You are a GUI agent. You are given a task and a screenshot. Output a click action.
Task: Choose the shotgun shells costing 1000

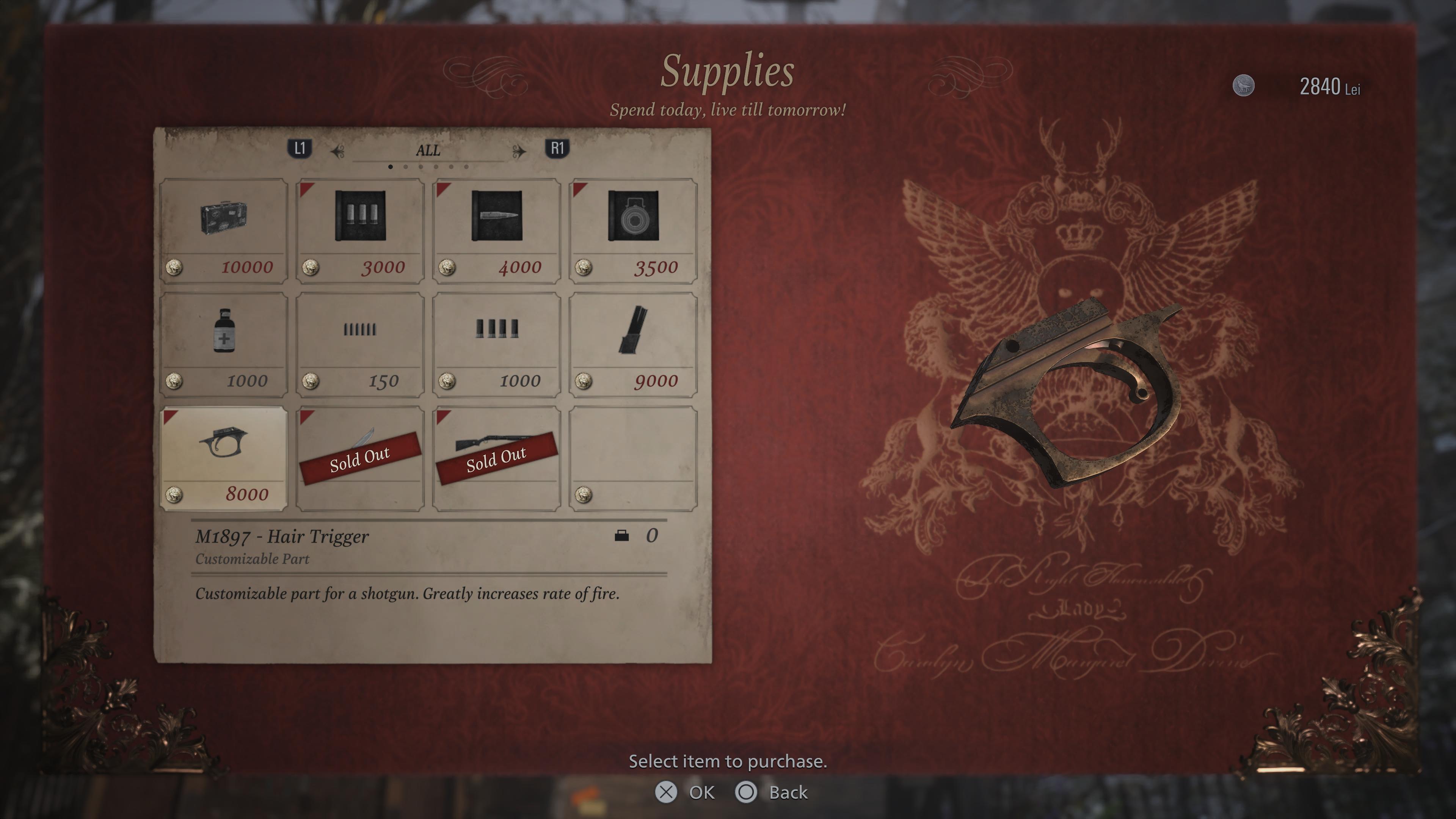click(x=497, y=344)
